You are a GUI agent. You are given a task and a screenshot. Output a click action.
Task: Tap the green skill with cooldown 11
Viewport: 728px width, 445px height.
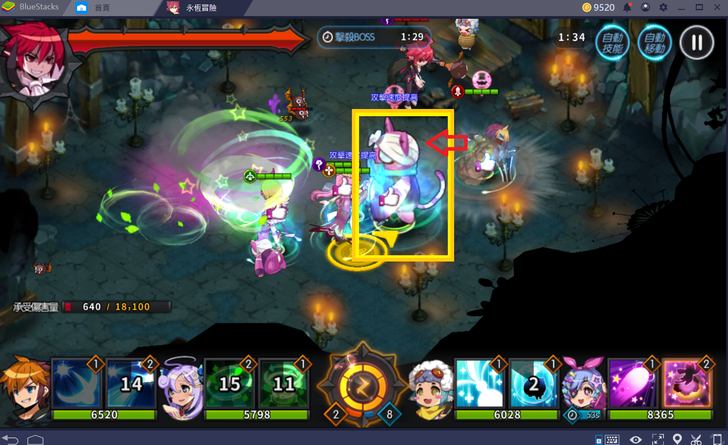tap(283, 383)
